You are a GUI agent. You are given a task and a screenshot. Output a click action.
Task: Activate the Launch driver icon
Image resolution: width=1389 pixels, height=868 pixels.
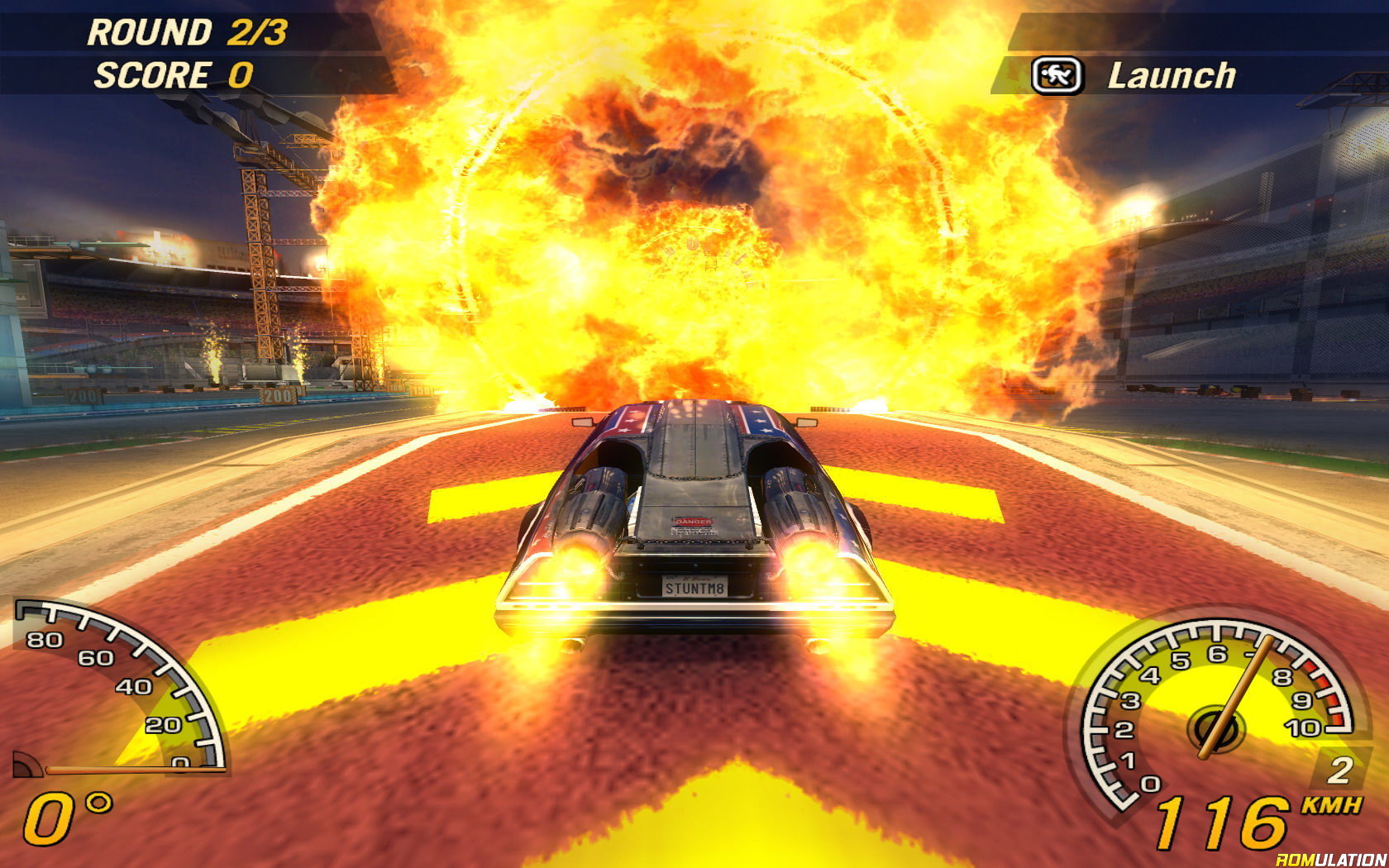tap(1057, 76)
